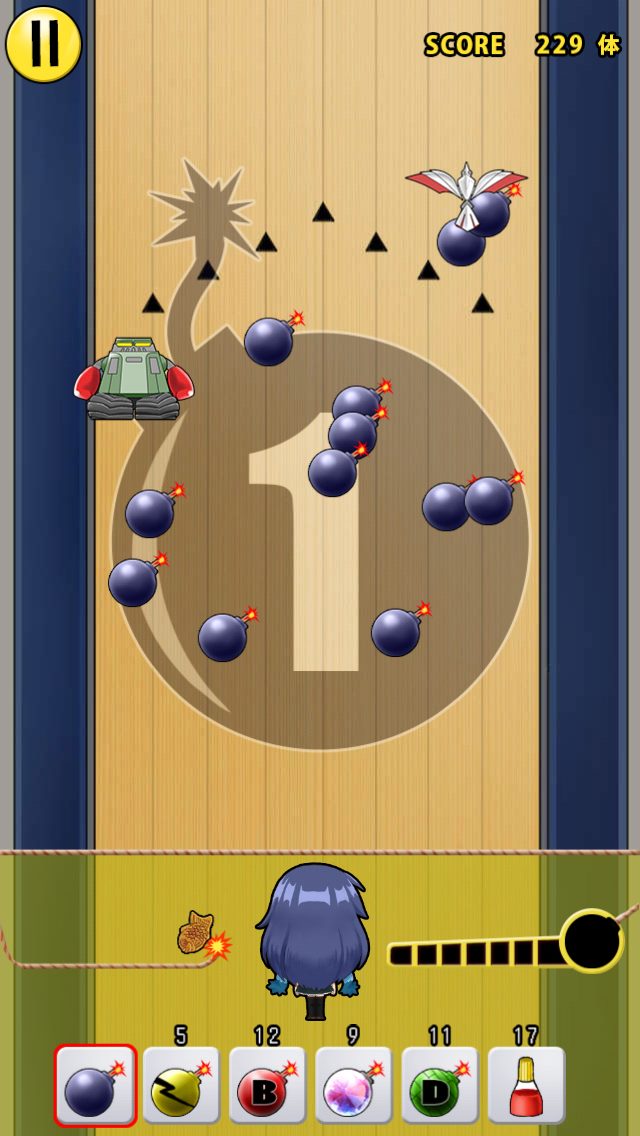Select the red B bomb
The width and height of the screenshot is (640, 1136).
pos(267,1086)
